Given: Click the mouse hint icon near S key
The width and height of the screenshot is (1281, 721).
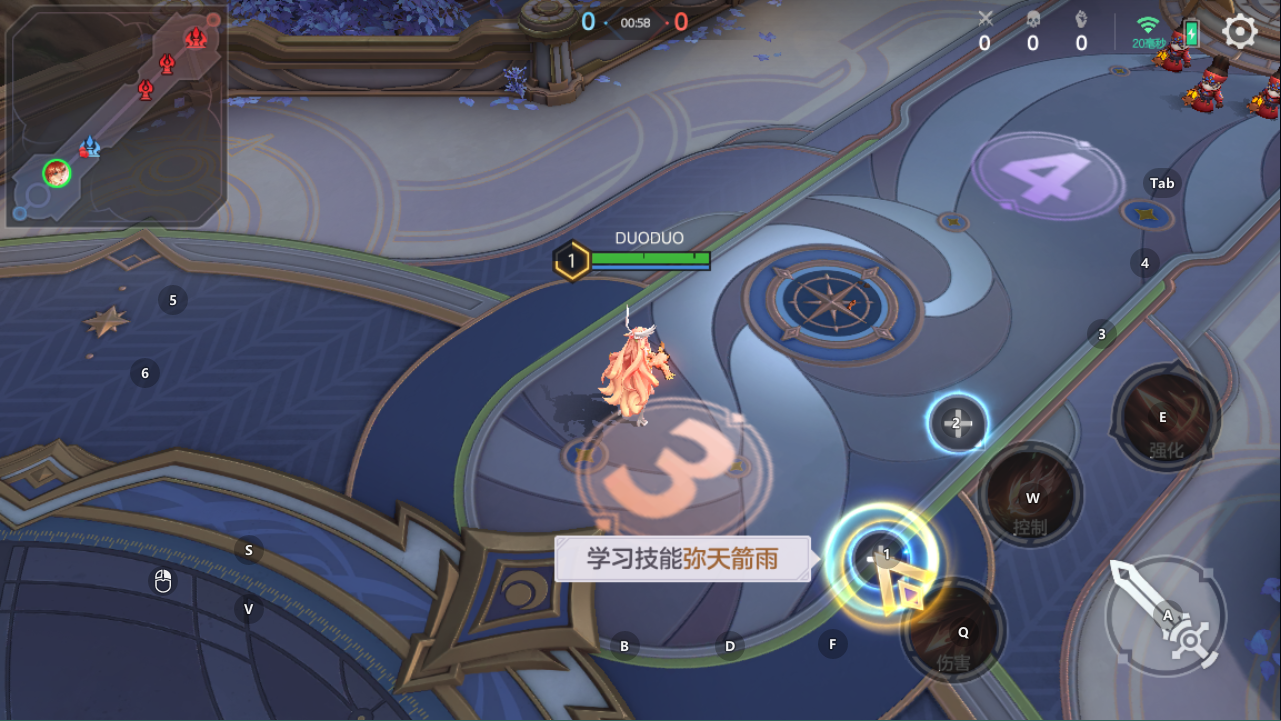Looking at the screenshot, I should tap(162, 580).
